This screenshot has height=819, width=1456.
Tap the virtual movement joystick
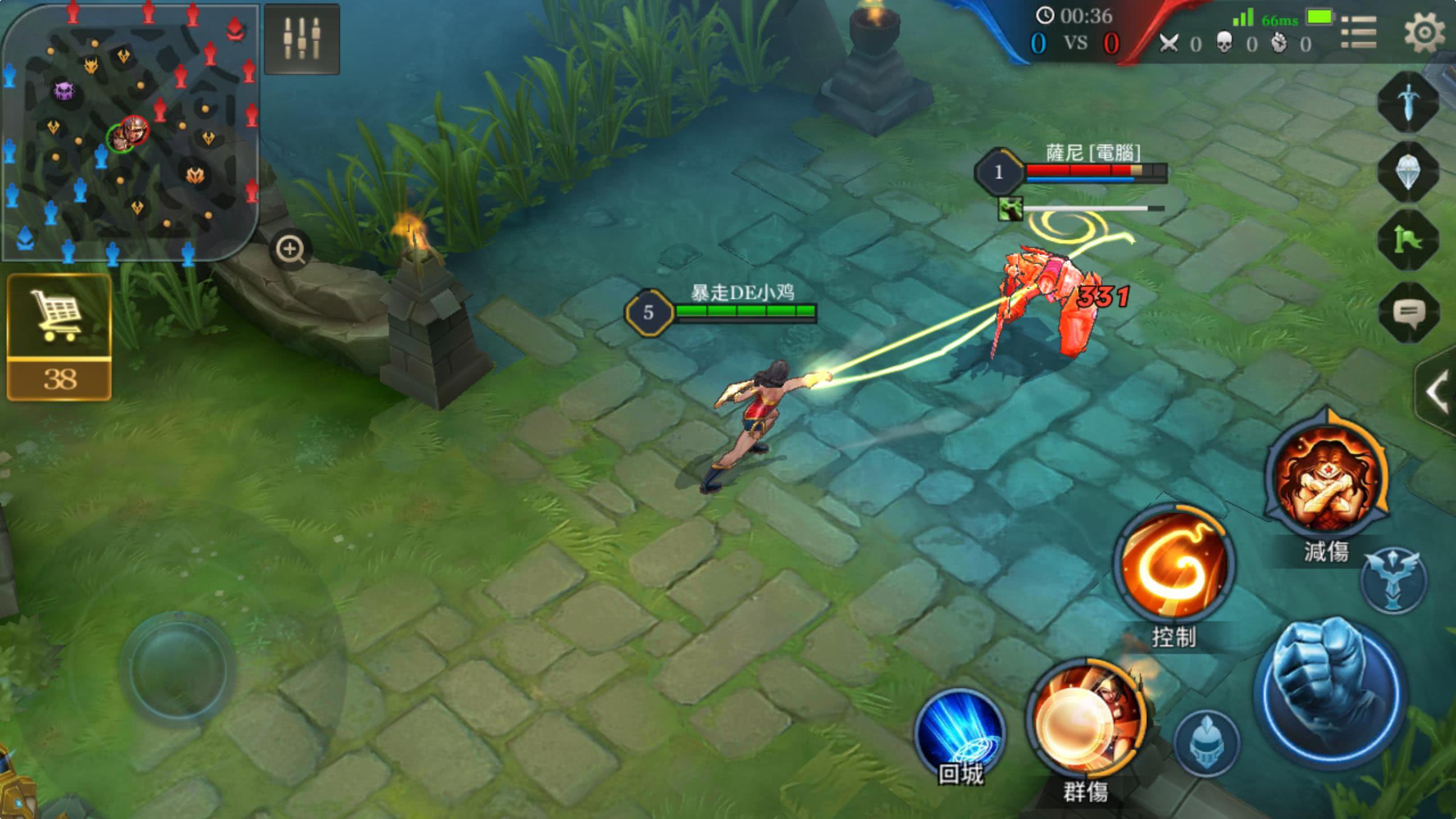tap(177, 669)
